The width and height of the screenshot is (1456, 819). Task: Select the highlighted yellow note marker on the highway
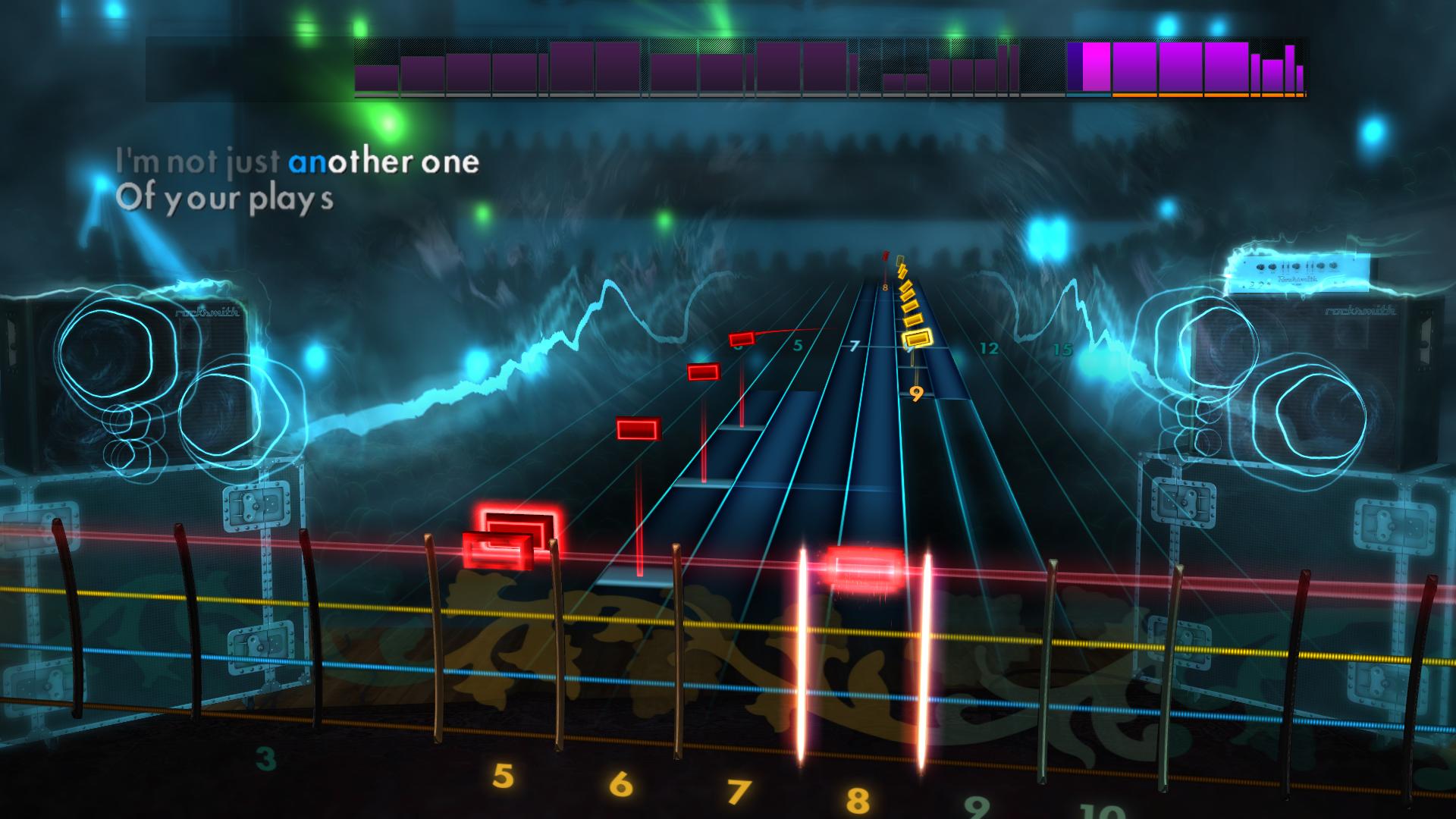[x=918, y=340]
